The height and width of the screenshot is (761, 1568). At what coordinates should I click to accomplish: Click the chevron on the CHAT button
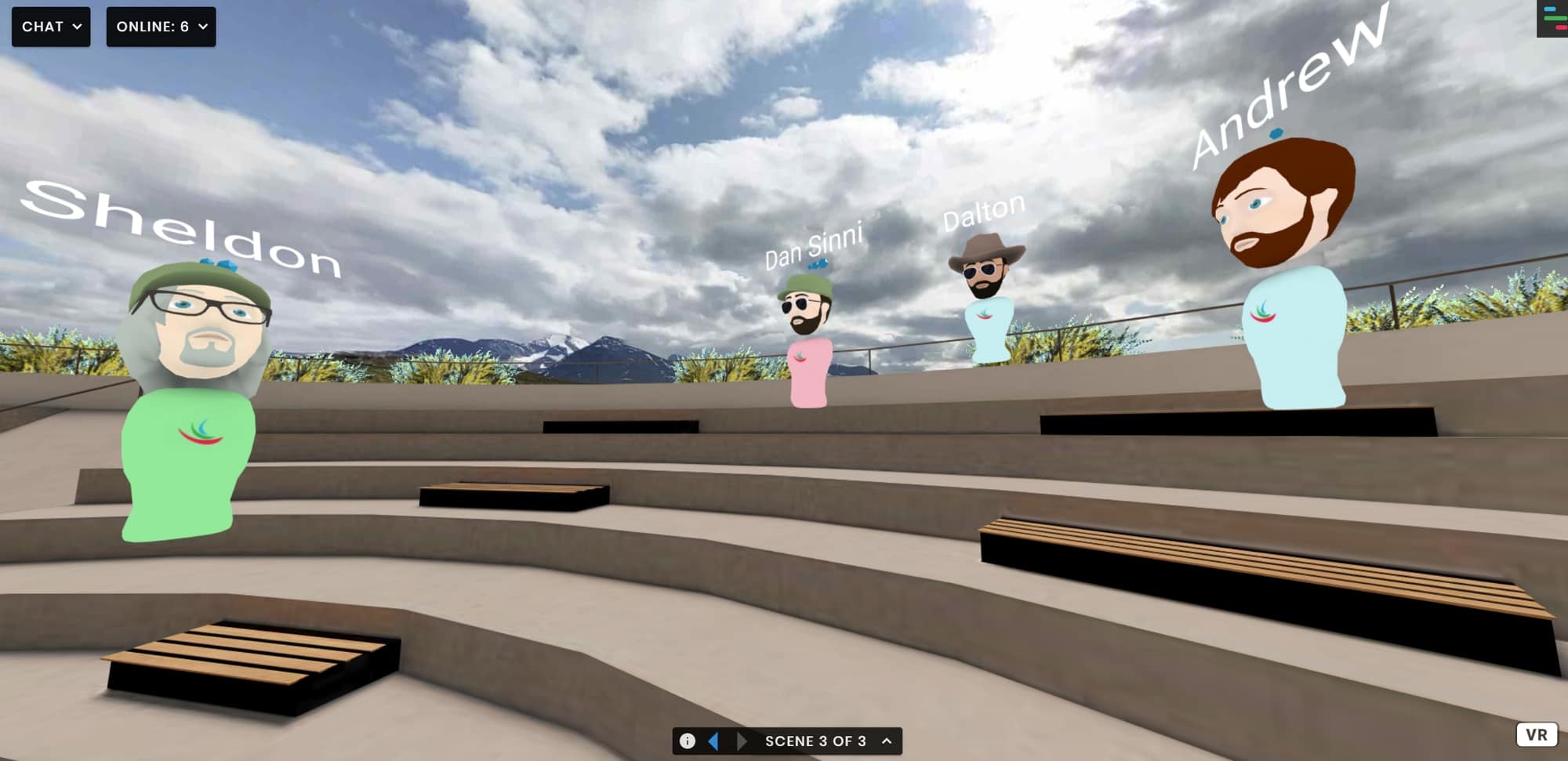pos(77,26)
